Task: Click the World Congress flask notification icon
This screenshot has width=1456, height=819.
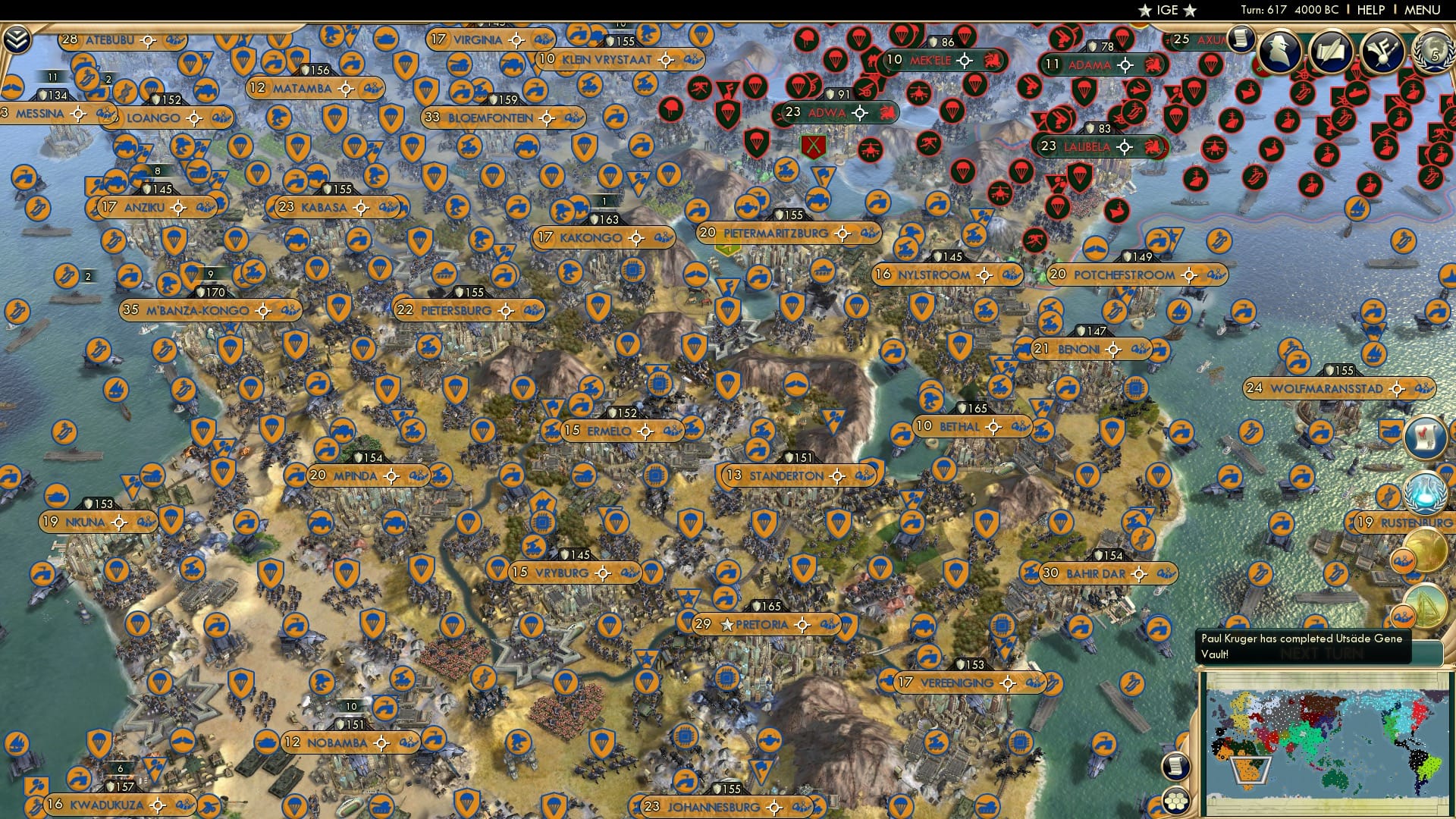Action: coord(1424,493)
